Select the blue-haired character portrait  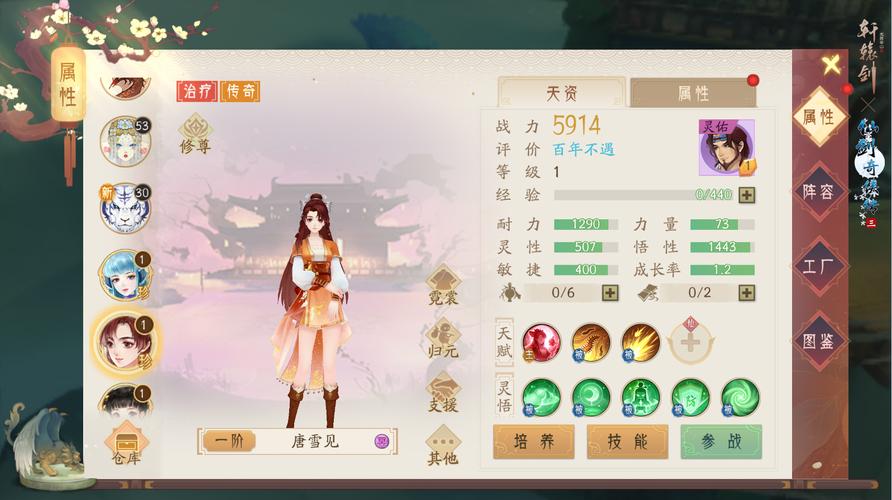[124, 274]
